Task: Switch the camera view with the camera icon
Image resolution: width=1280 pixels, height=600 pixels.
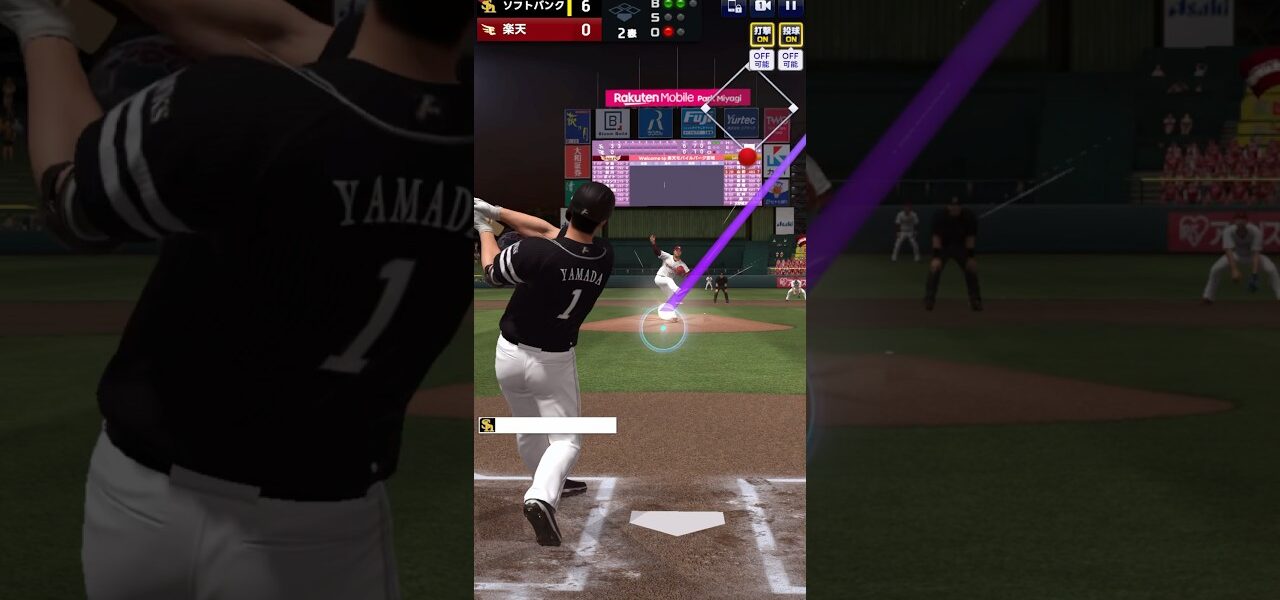Action: (x=762, y=7)
